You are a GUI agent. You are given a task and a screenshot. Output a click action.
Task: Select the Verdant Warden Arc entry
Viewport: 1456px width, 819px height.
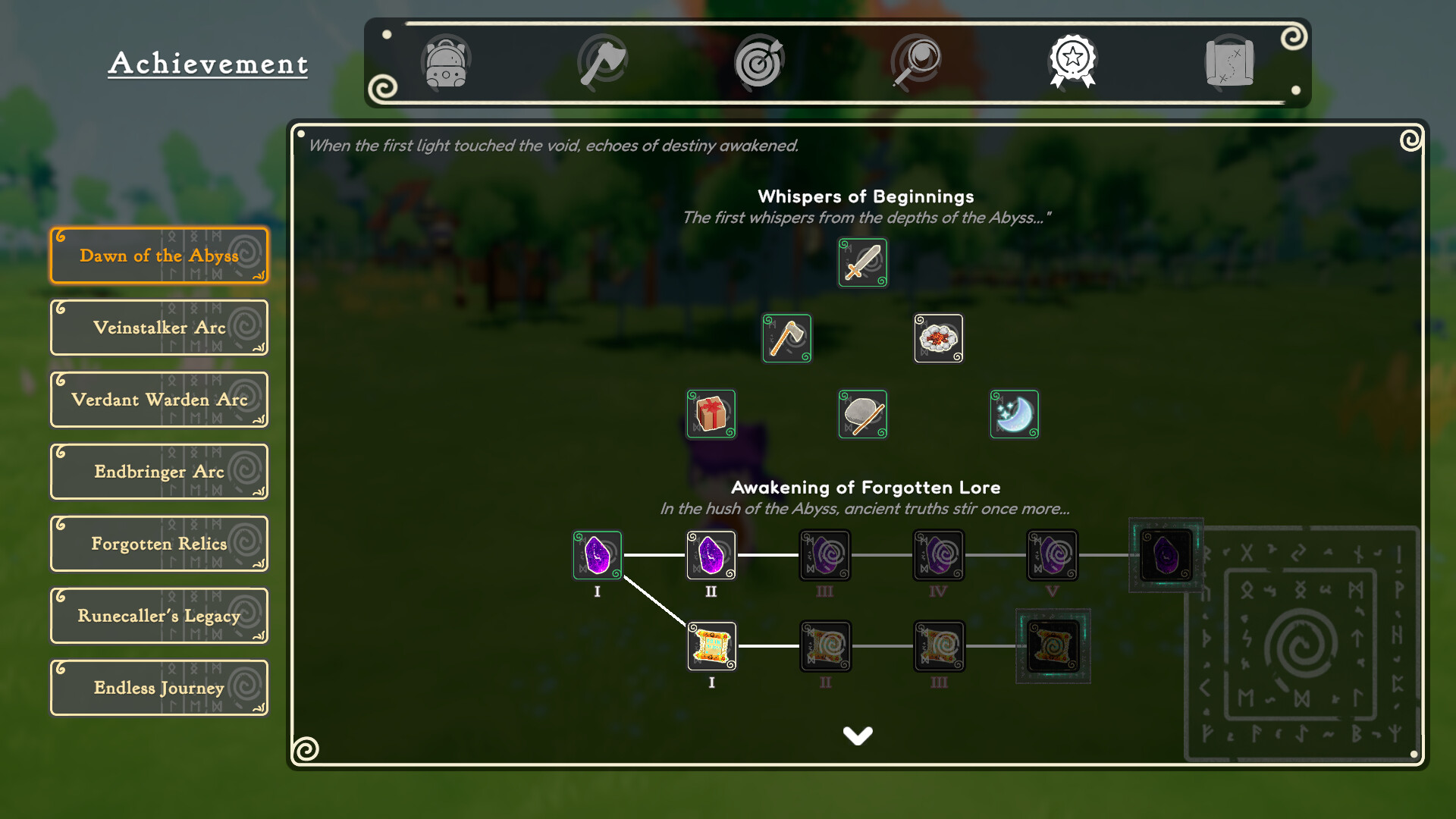[x=159, y=400]
